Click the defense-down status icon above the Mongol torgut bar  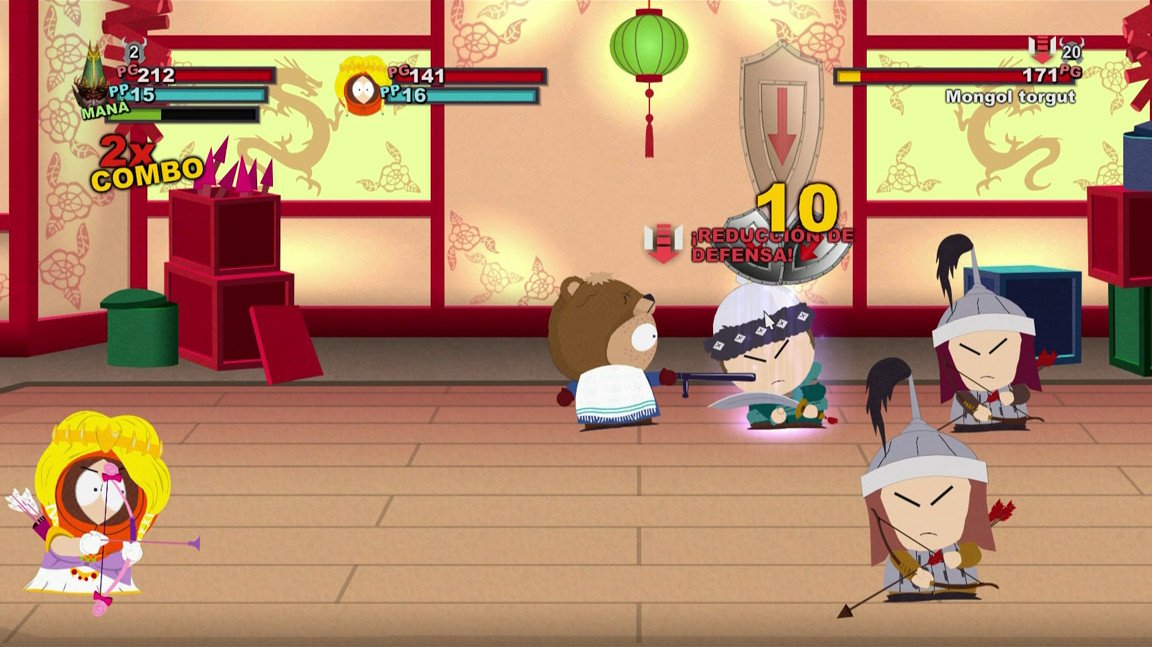[x=1042, y=50]
